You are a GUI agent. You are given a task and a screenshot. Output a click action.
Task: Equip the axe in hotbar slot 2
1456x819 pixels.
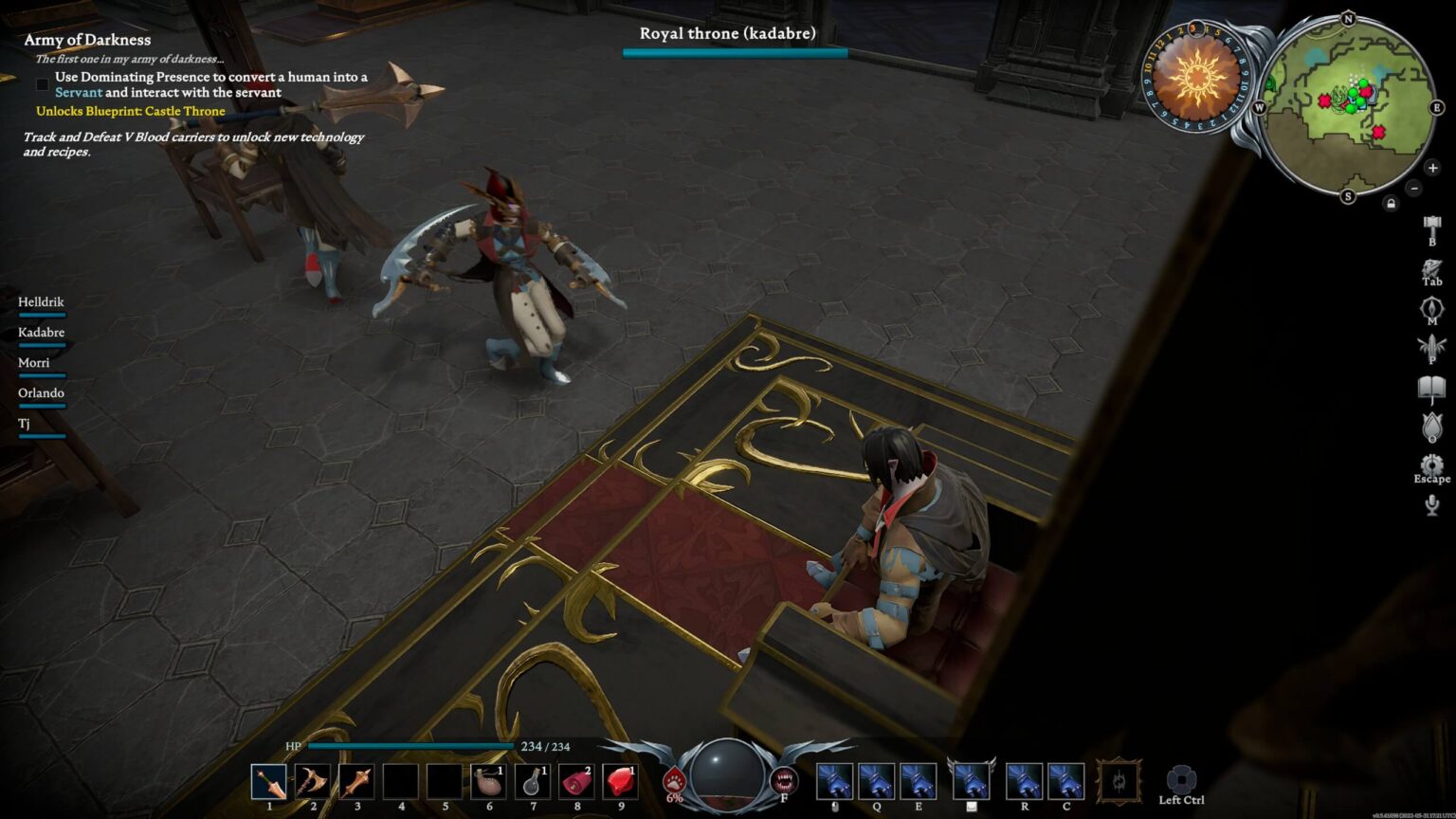click(x=313, y=782)
